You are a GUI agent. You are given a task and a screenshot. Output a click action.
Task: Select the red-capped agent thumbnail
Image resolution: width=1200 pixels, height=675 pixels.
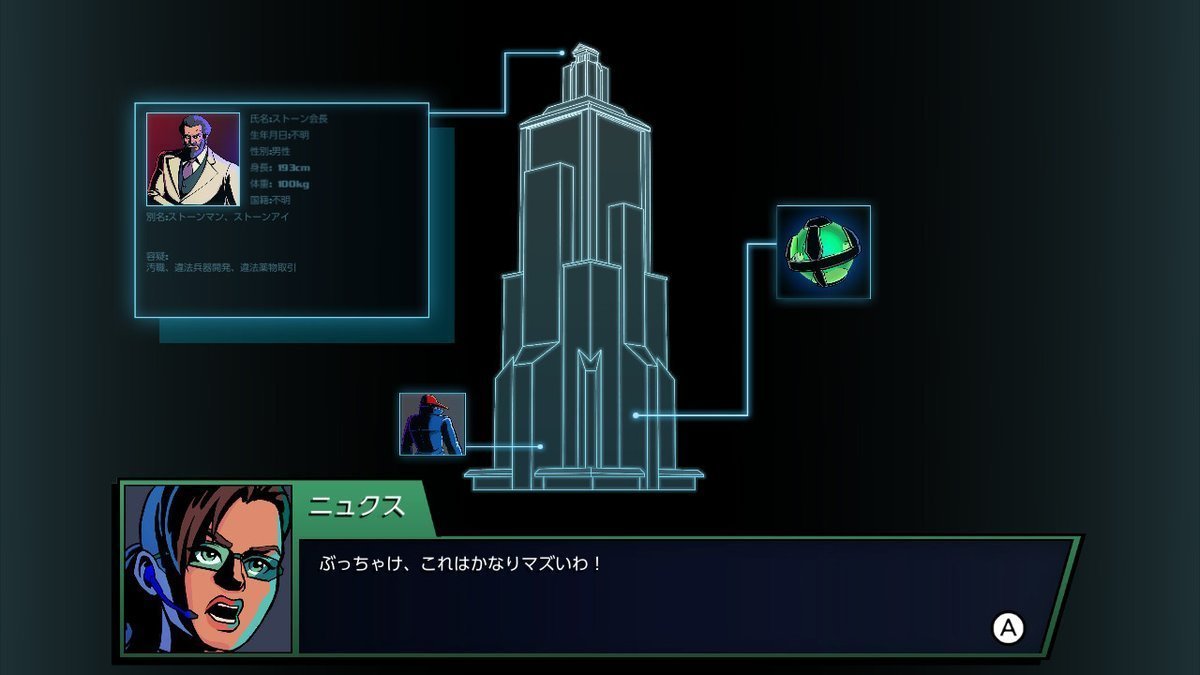(x=432, y=424)
